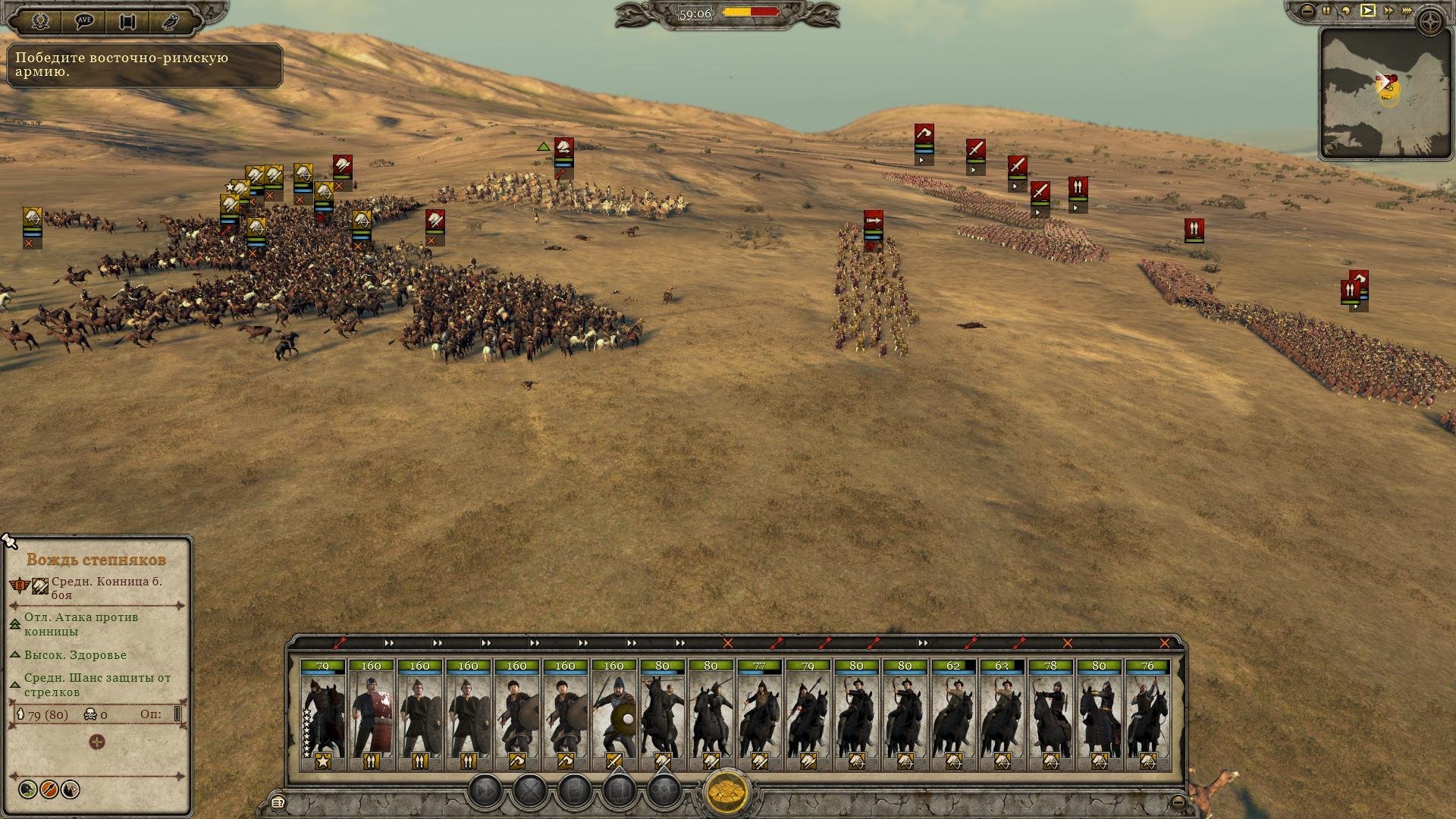Select the red-shield spearman unit card
1456x819 pixels.
[x=372, y=714]
